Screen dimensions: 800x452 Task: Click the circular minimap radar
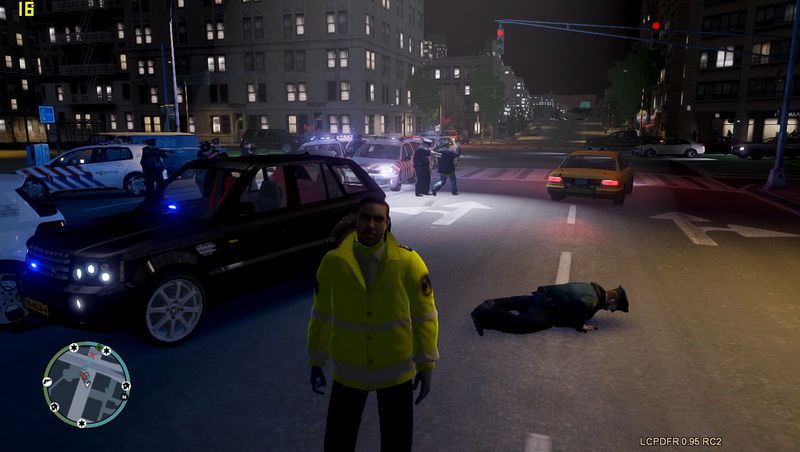point(86,384)
